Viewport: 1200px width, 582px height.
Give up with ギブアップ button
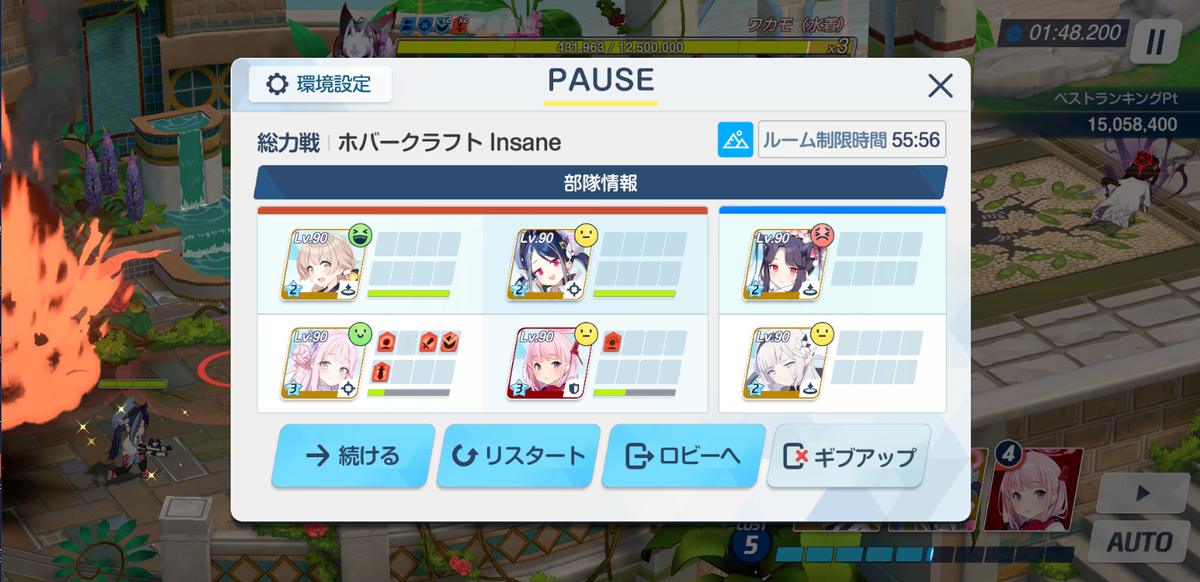(848, 456)
